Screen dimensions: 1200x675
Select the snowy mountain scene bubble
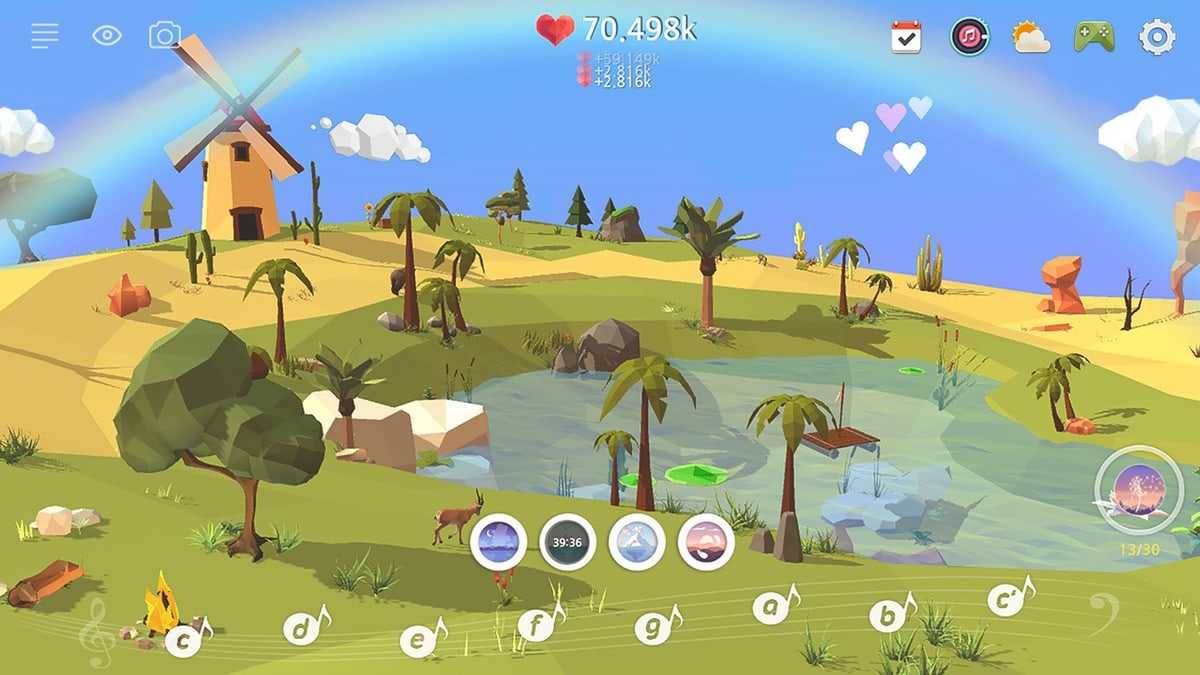pos(637,542)
